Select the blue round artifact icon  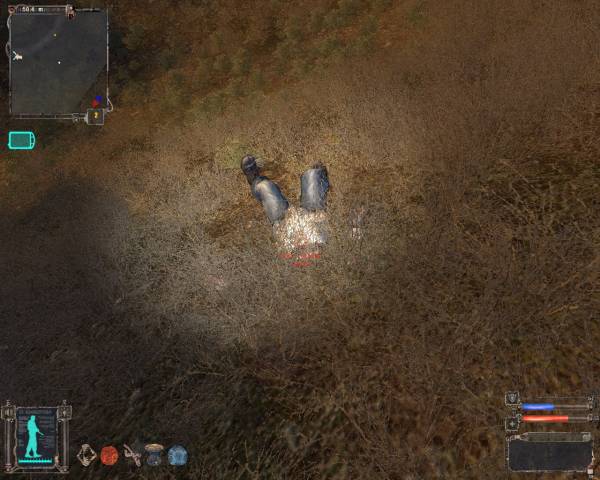(x=178, y=455)
